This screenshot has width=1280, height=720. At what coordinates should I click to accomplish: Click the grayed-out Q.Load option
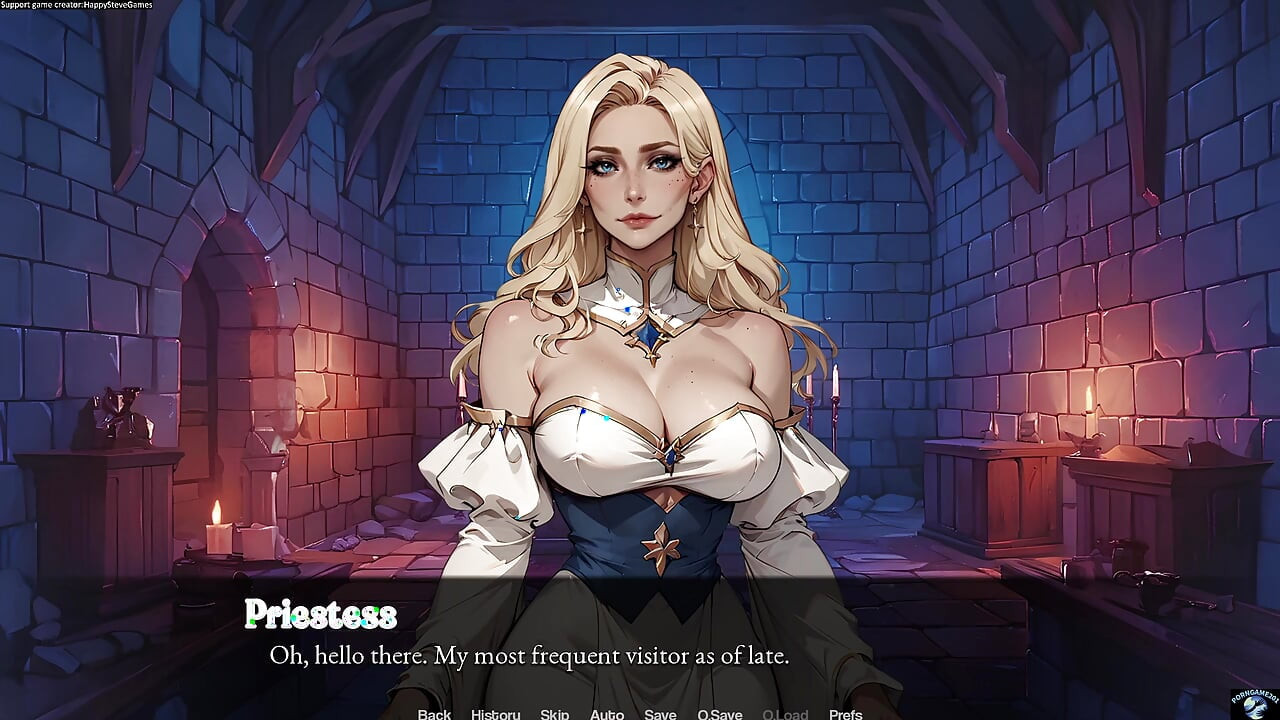point(784,714)
